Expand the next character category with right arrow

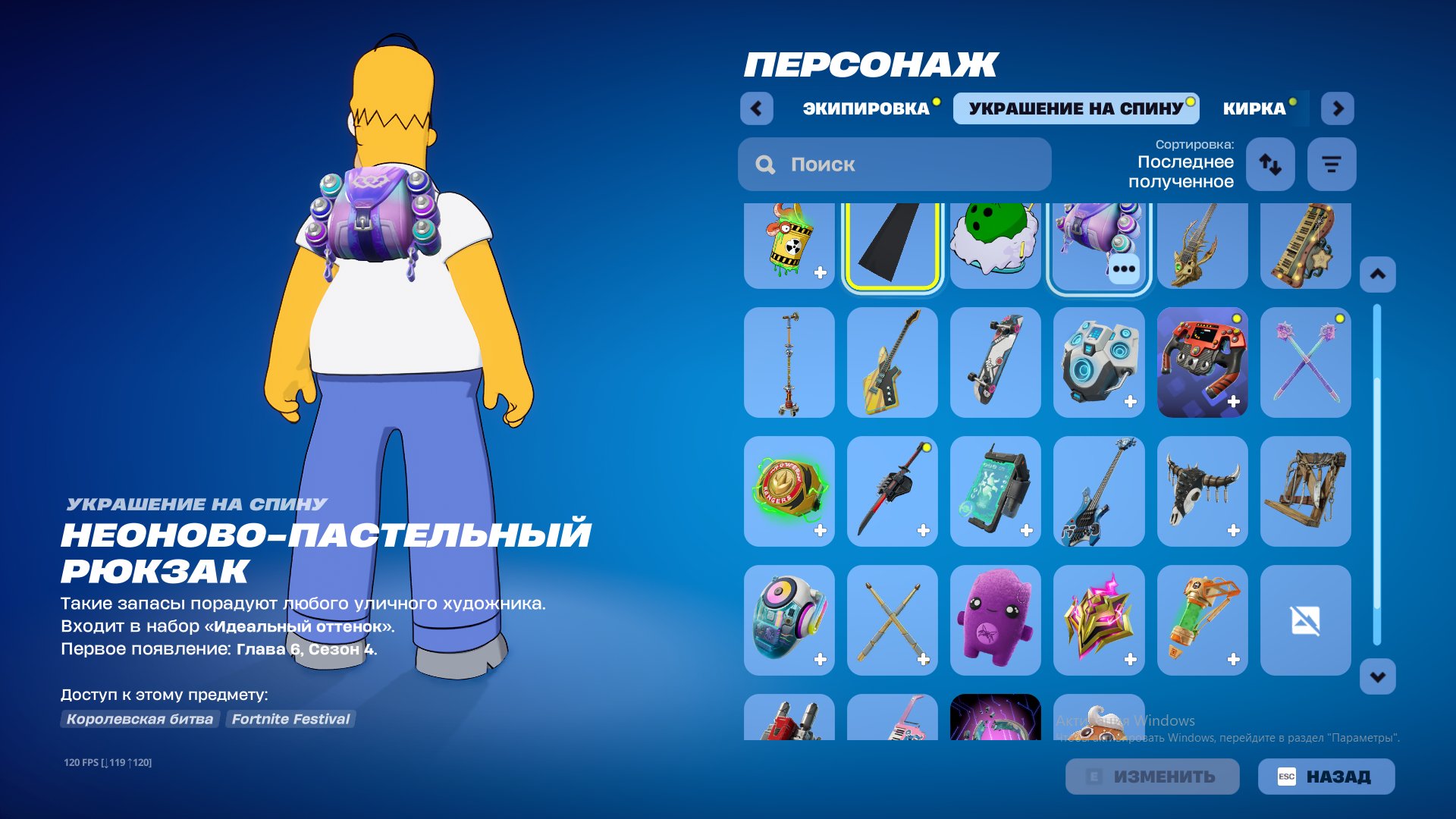1338,108
